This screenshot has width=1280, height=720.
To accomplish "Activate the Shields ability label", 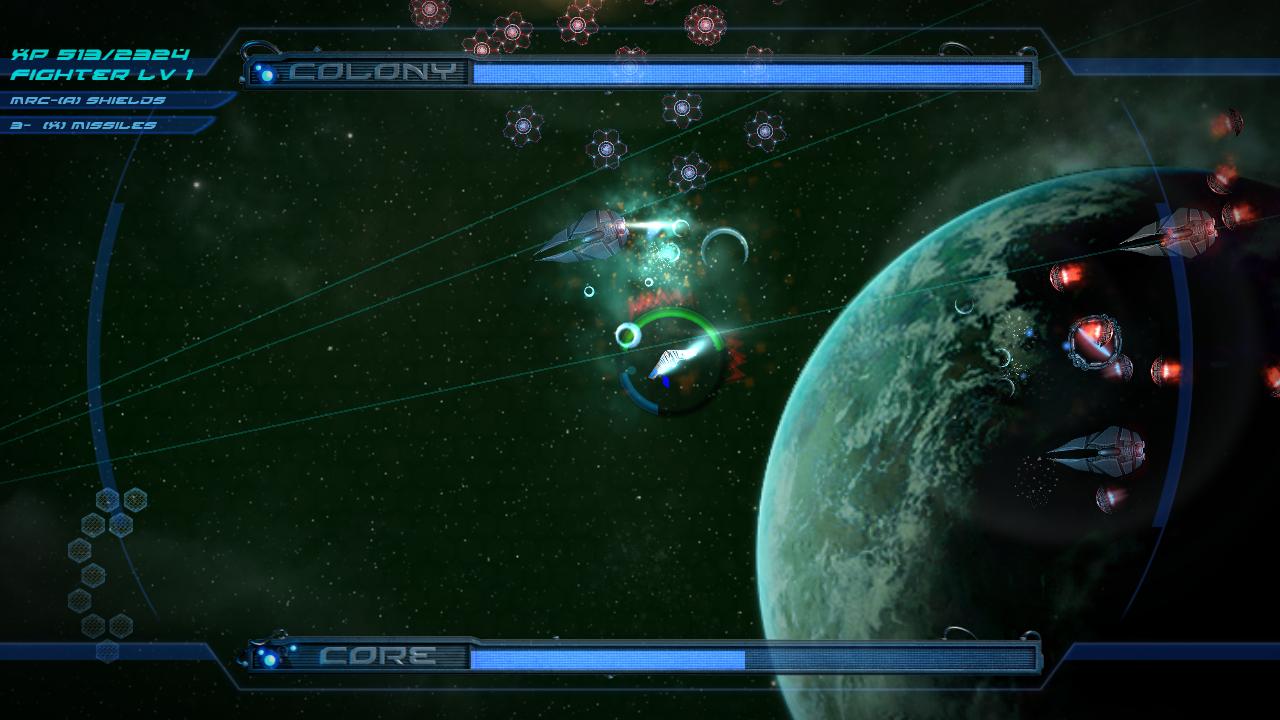I will pos(88,100).
